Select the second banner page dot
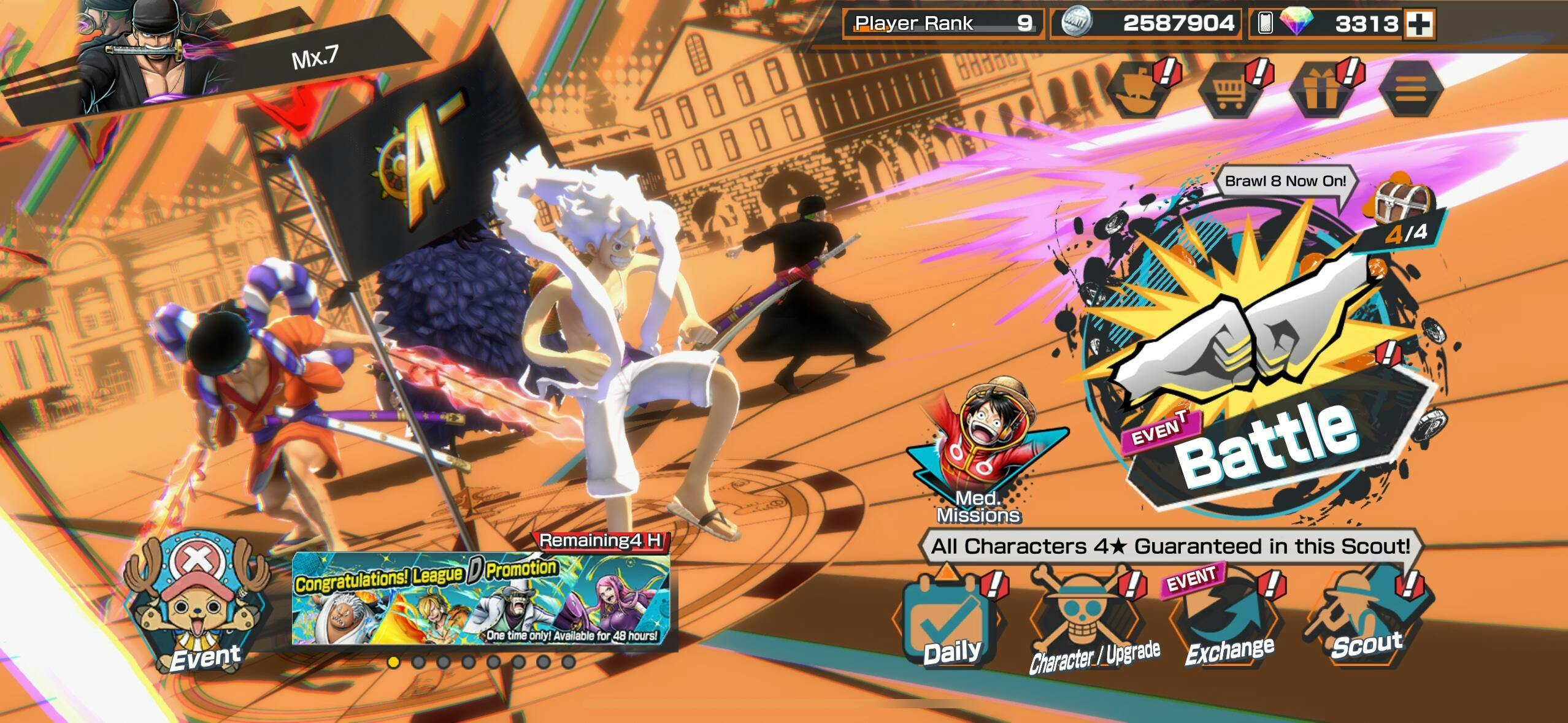This screenshot has width=1568, height=723. click(418, 662)
